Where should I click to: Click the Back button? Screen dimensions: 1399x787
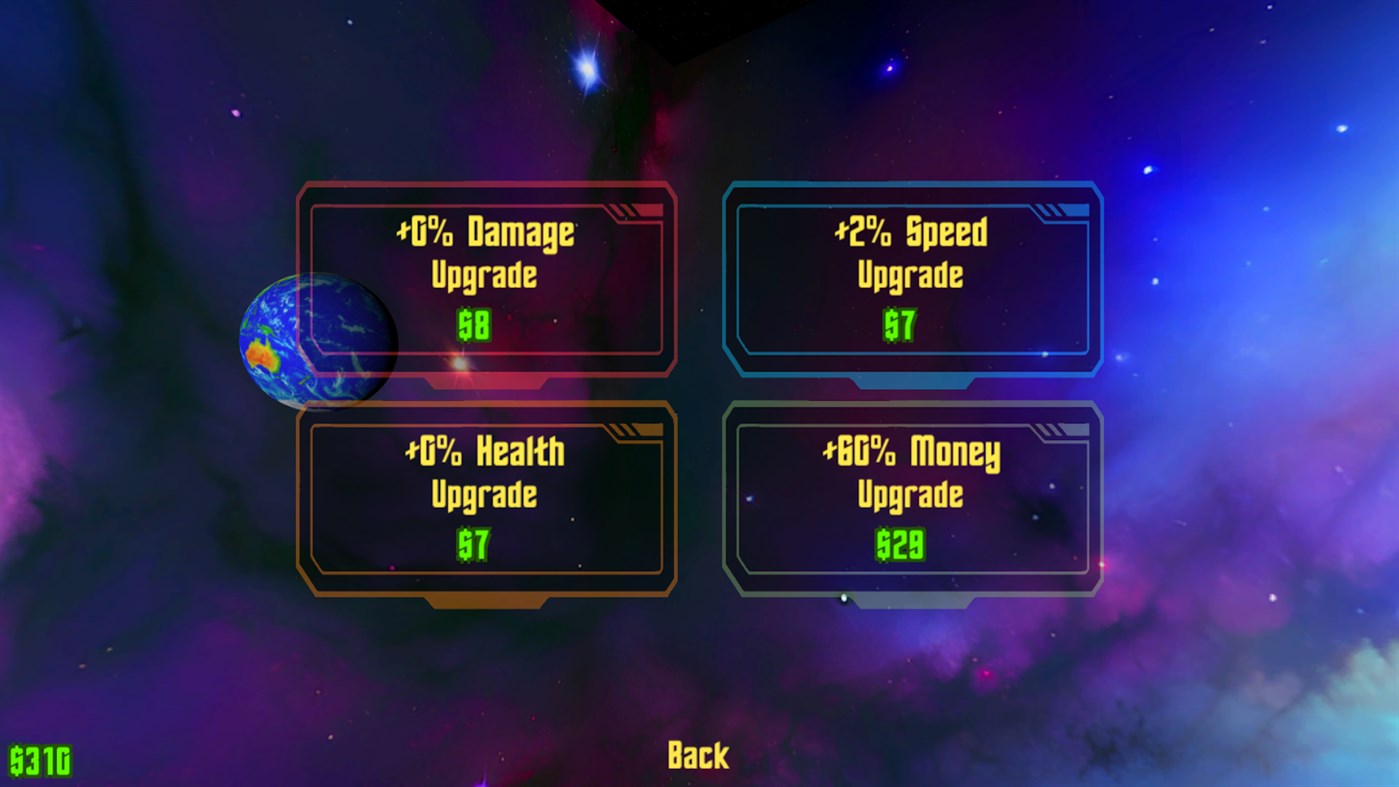coord(698,754)
